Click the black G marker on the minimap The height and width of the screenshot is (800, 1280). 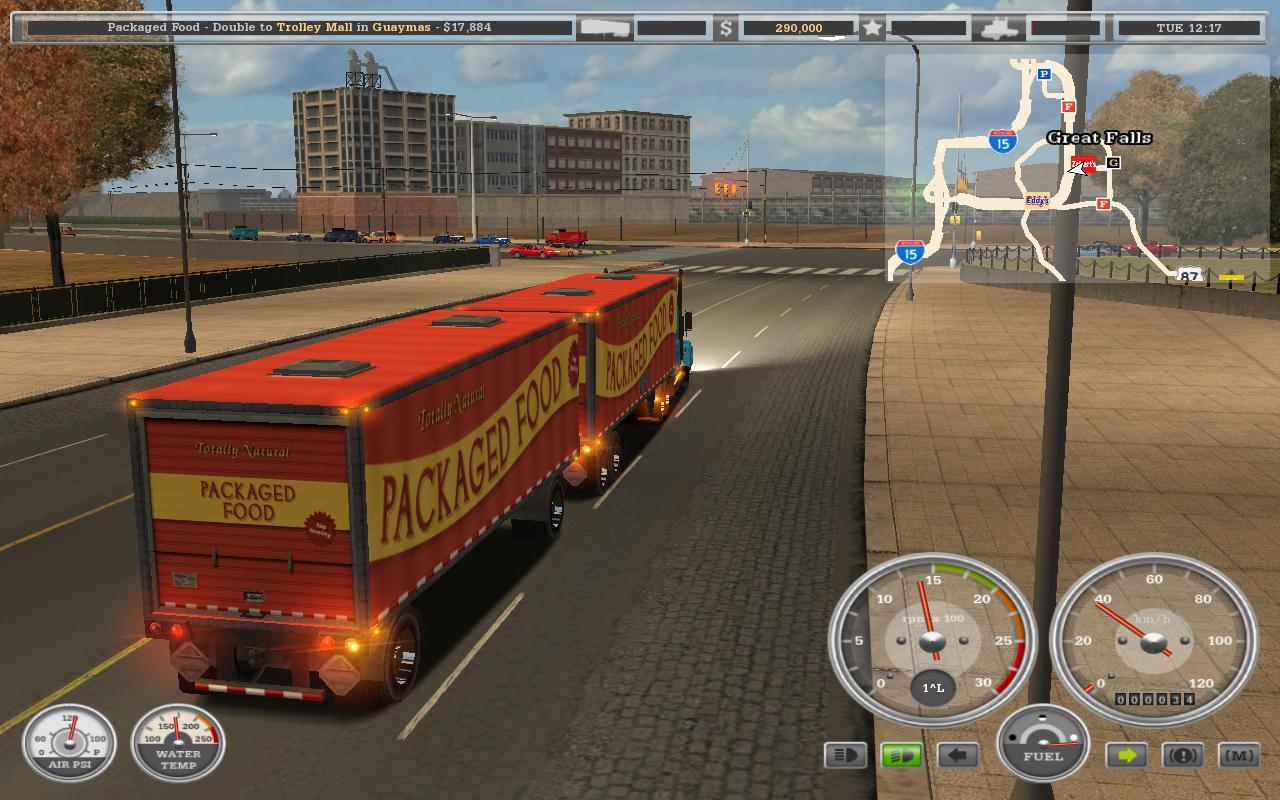pyautogui.click(x=1113, y=162)
